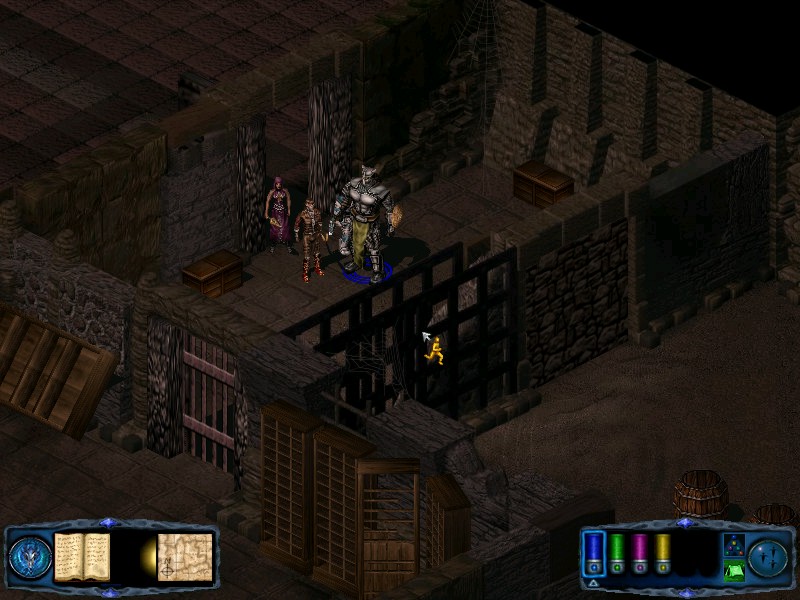Viewport: 800px width, 600px height.
Task: Select the yellow party member bar
Action: click(662, 552)
